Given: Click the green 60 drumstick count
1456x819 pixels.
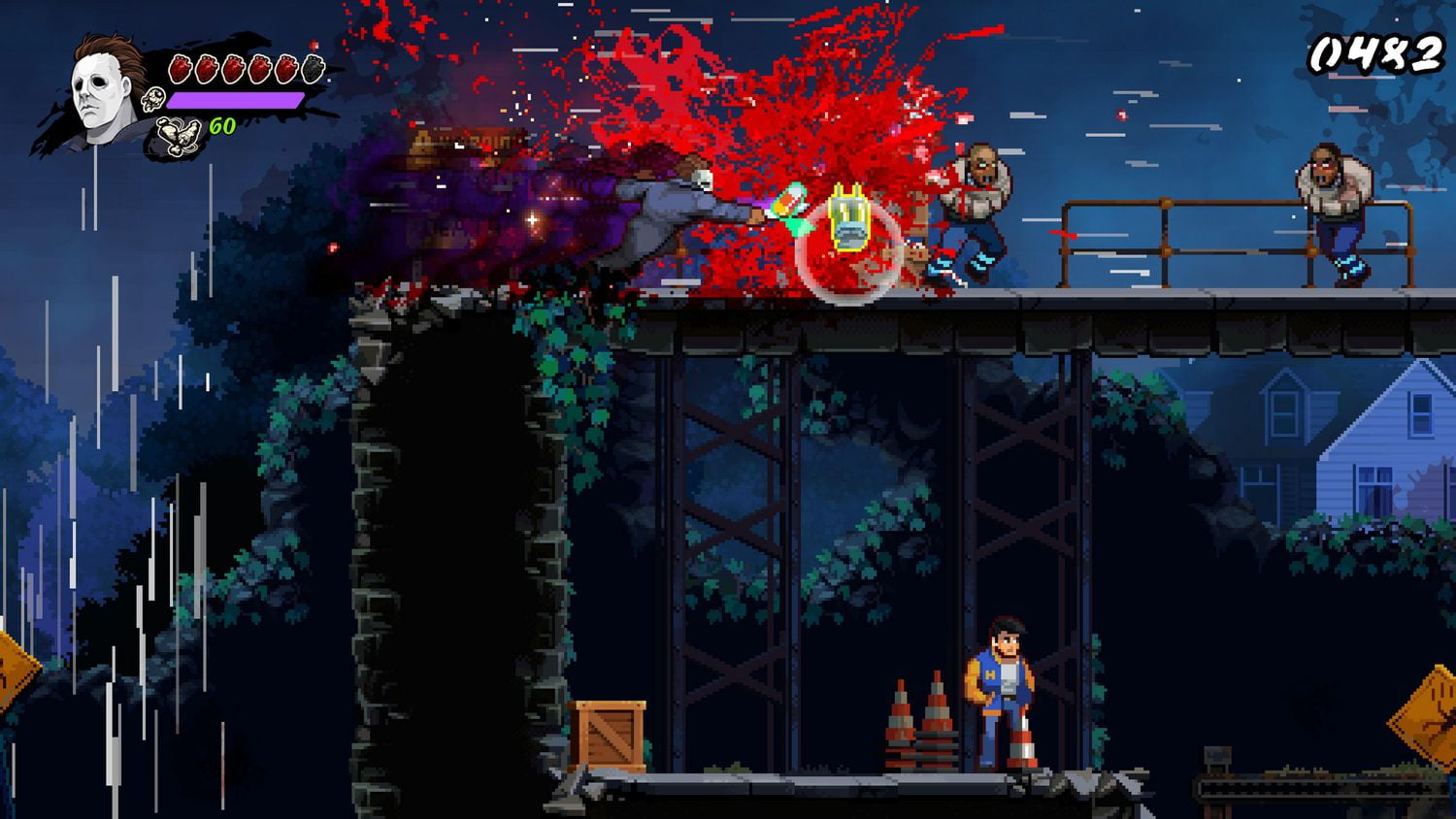Looking at the screenshot, I should [221, 126].
